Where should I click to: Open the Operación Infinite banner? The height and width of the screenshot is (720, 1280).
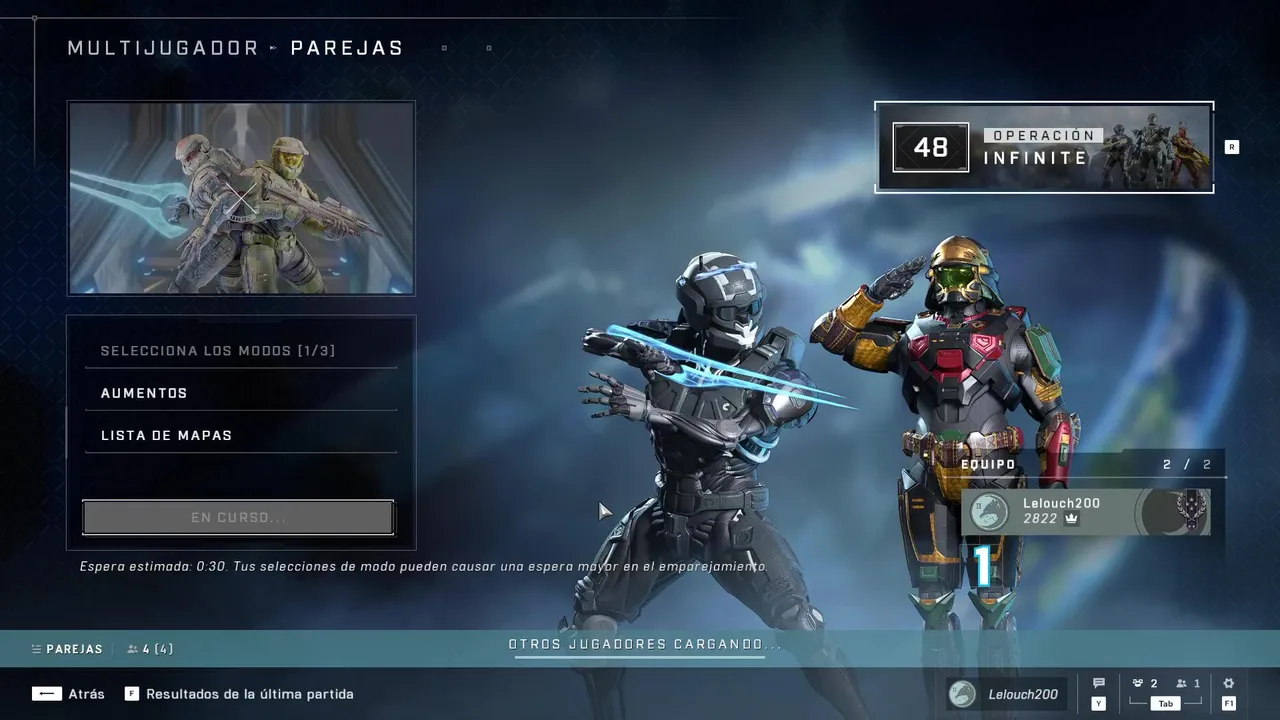tap(1044, 147)
